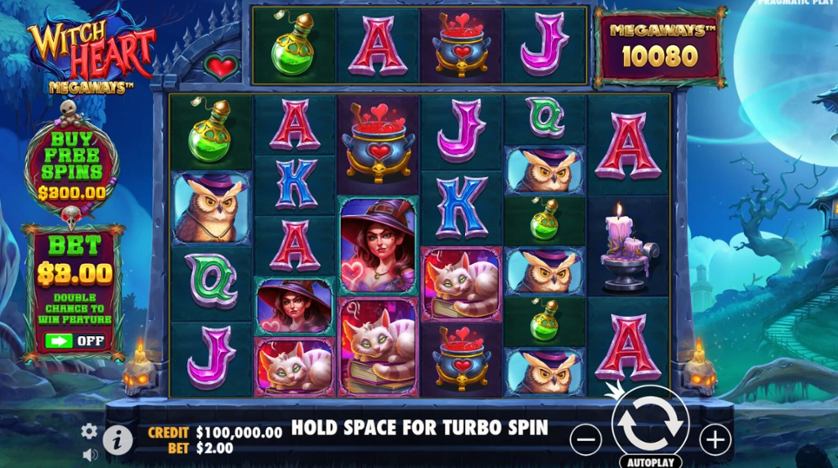This screenshot has width=838, height=468.
Task: Increase the bet with the plus button
Action: (714, 437)
